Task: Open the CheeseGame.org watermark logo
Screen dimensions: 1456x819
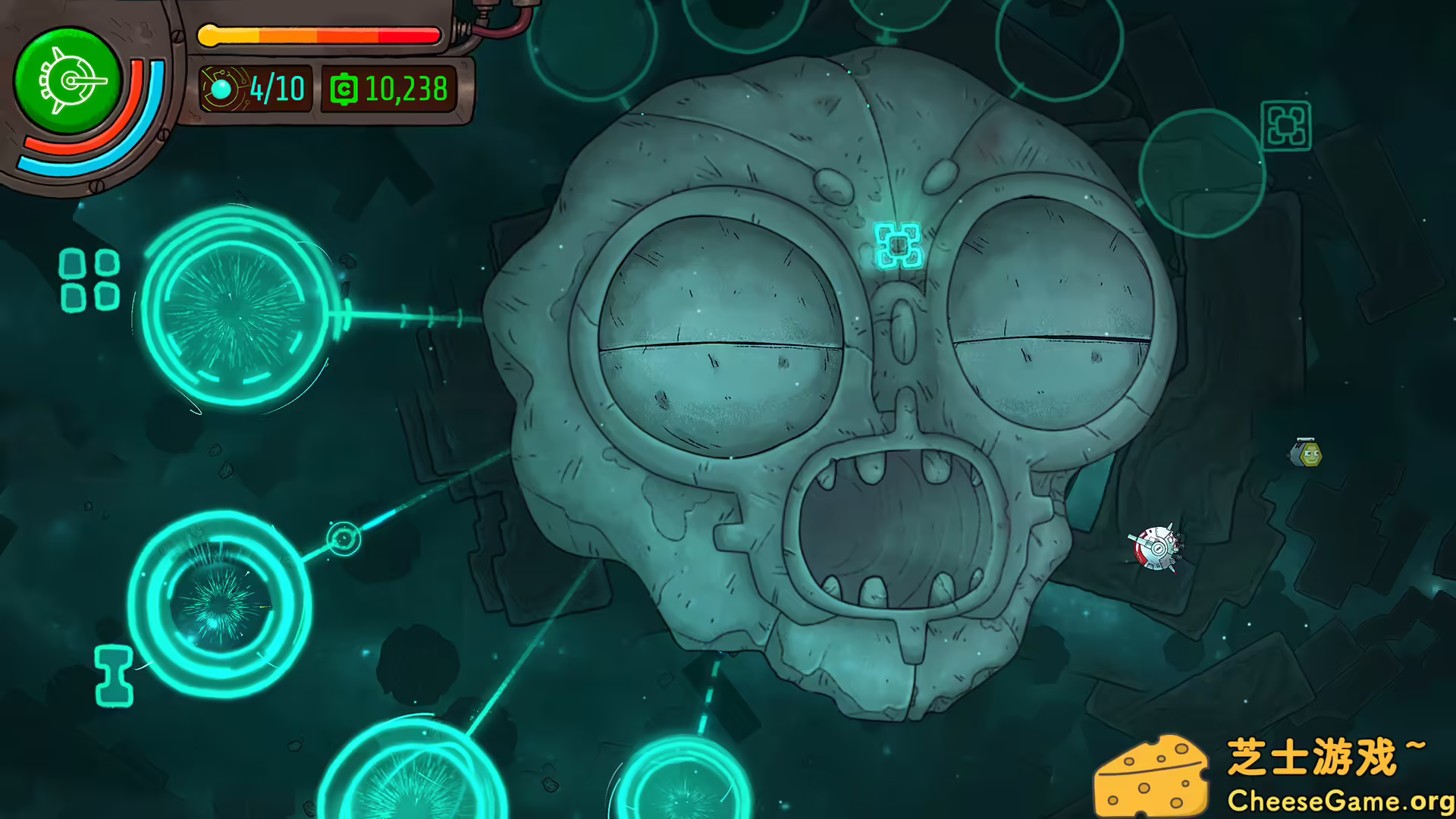Action: click(x=1274, y=775)
